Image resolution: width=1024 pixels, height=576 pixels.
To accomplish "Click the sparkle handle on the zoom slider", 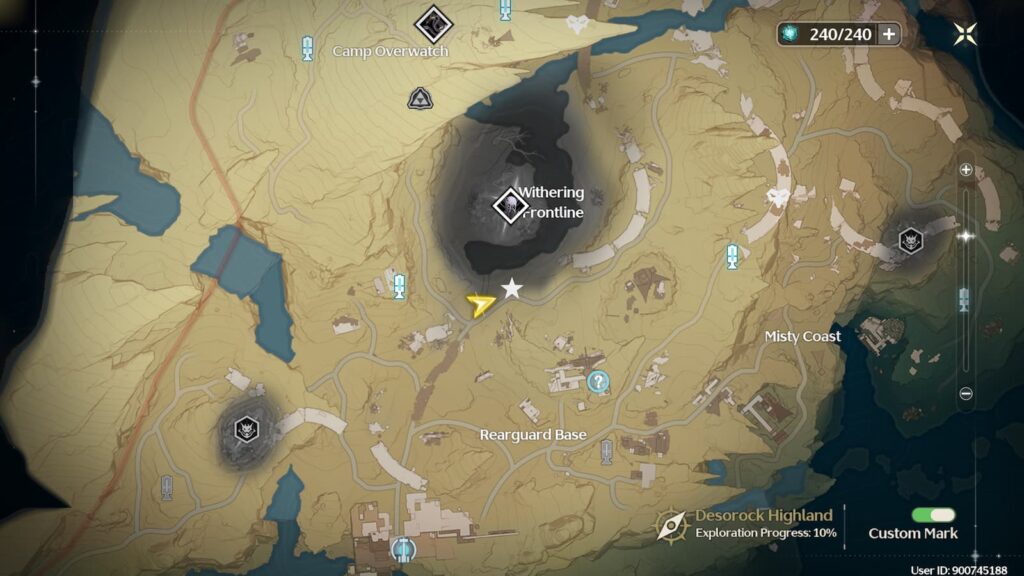I will point(966,236).
